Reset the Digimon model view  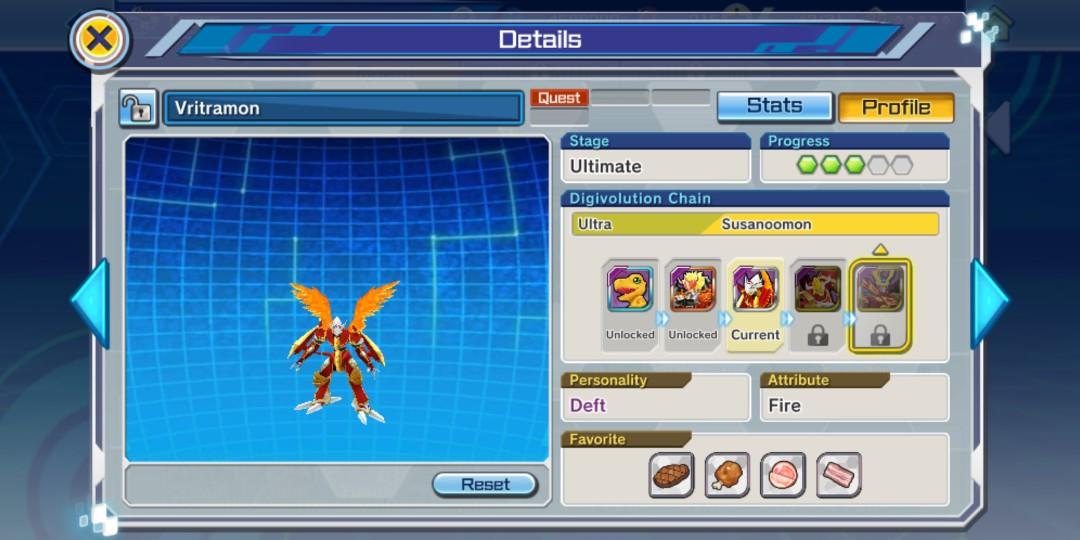(x=485, y=484)
